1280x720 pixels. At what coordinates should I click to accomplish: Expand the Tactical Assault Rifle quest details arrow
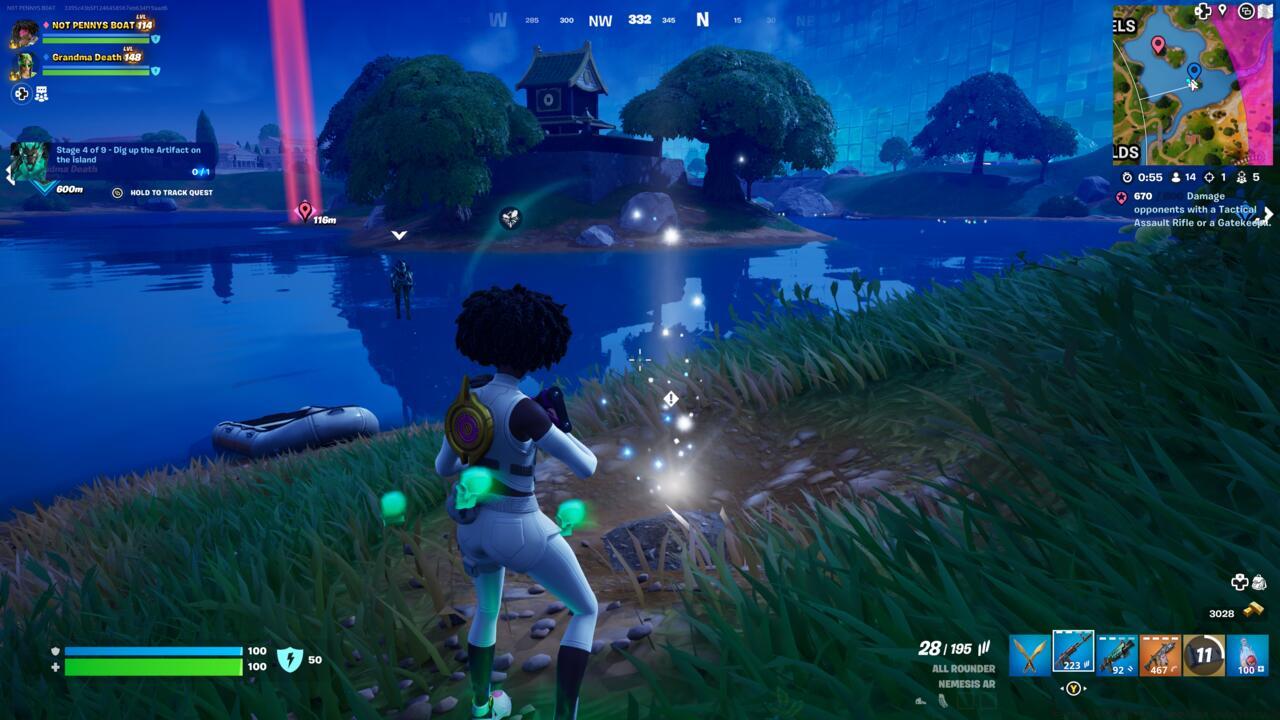1268,213
